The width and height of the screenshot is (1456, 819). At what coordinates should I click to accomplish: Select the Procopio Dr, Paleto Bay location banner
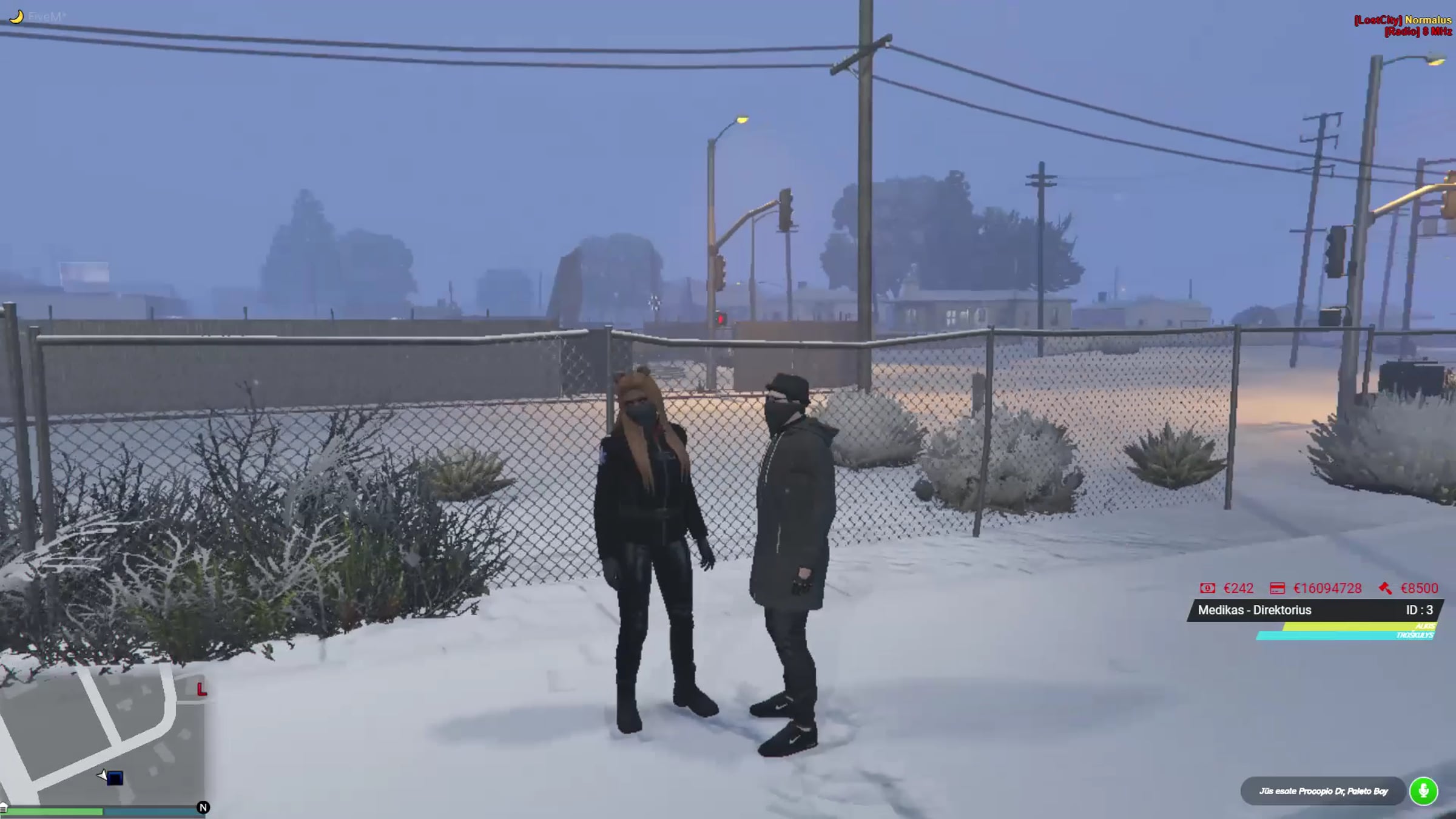point(1323,791)
